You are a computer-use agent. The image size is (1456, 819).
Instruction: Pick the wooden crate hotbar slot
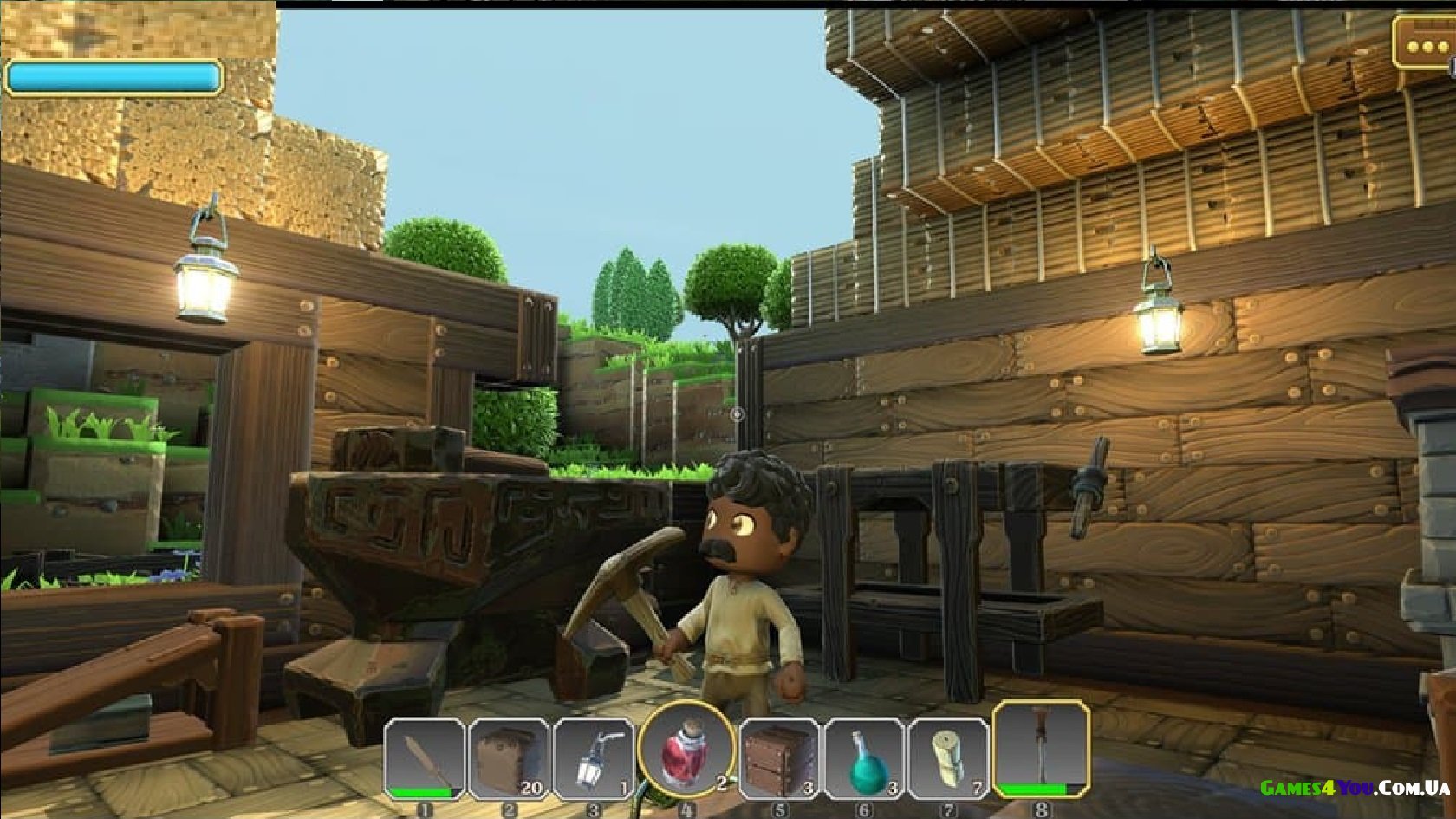coord(779,759)
